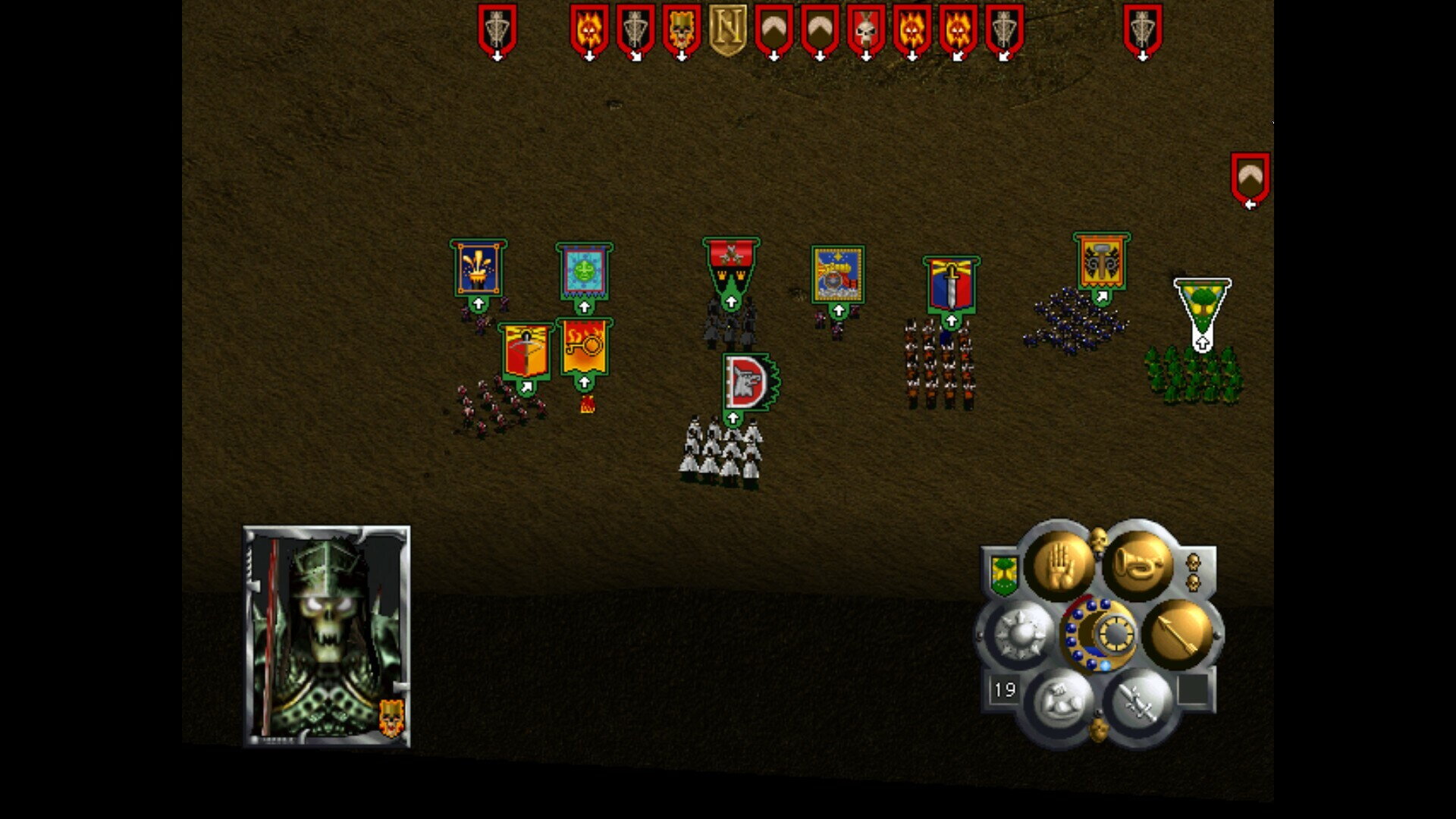The width and height of the screenshot is (1456, 819).
Task: Select the blue and red sword banner regiment
Action: point(951,284)
